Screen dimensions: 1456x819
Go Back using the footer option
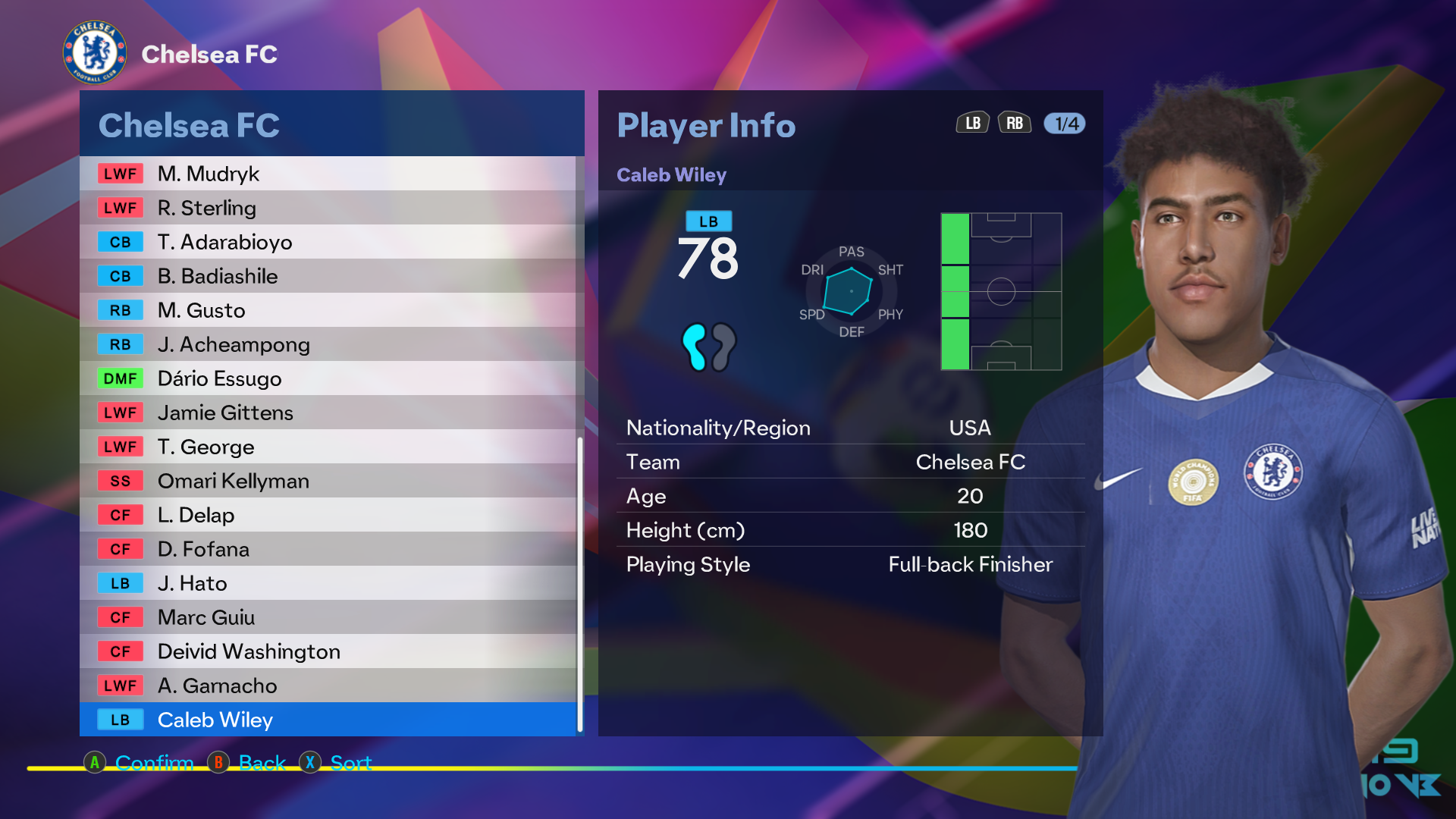(262, 762)
